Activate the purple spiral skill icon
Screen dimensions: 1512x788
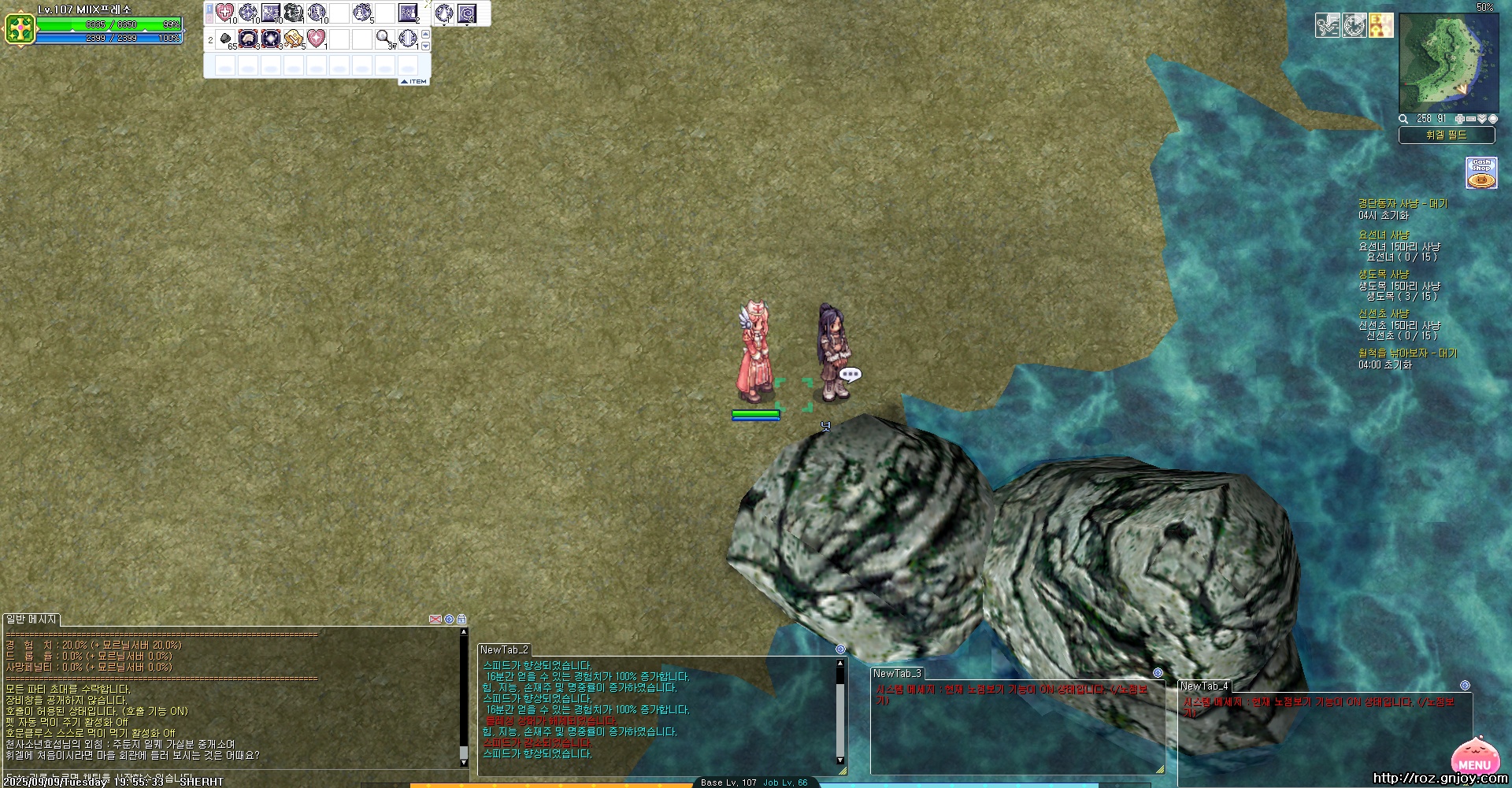click(x=467, y=13)
